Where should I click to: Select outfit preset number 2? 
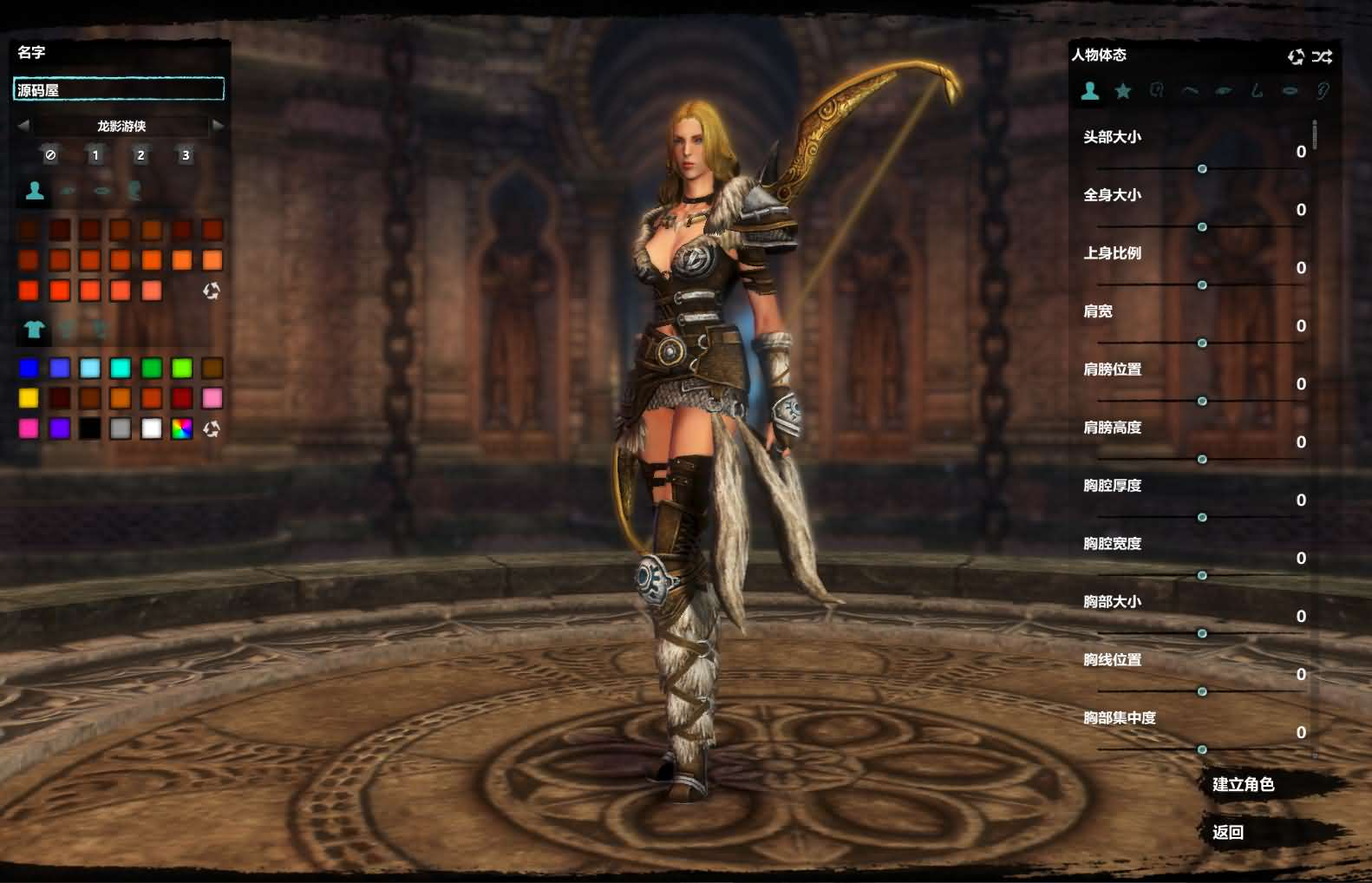click(140, 155)
